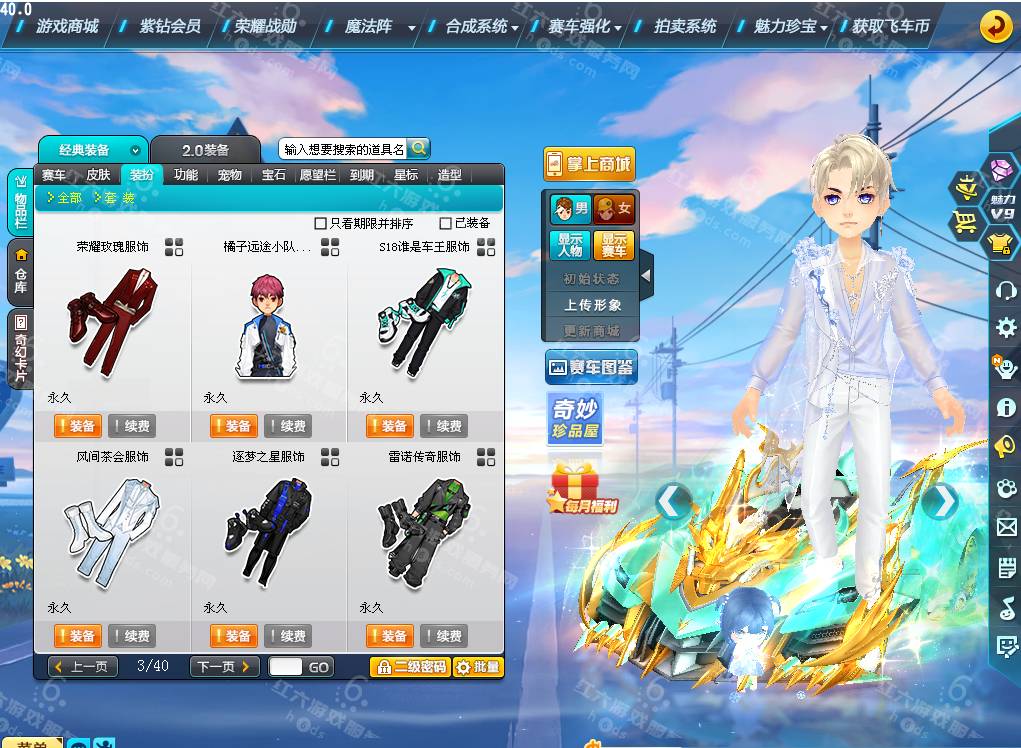The width and height of the screenshot is (1021, 748).
Task: Switch to the 宝石 category tab
Action: pyautogui.click(x=274, y=175)
